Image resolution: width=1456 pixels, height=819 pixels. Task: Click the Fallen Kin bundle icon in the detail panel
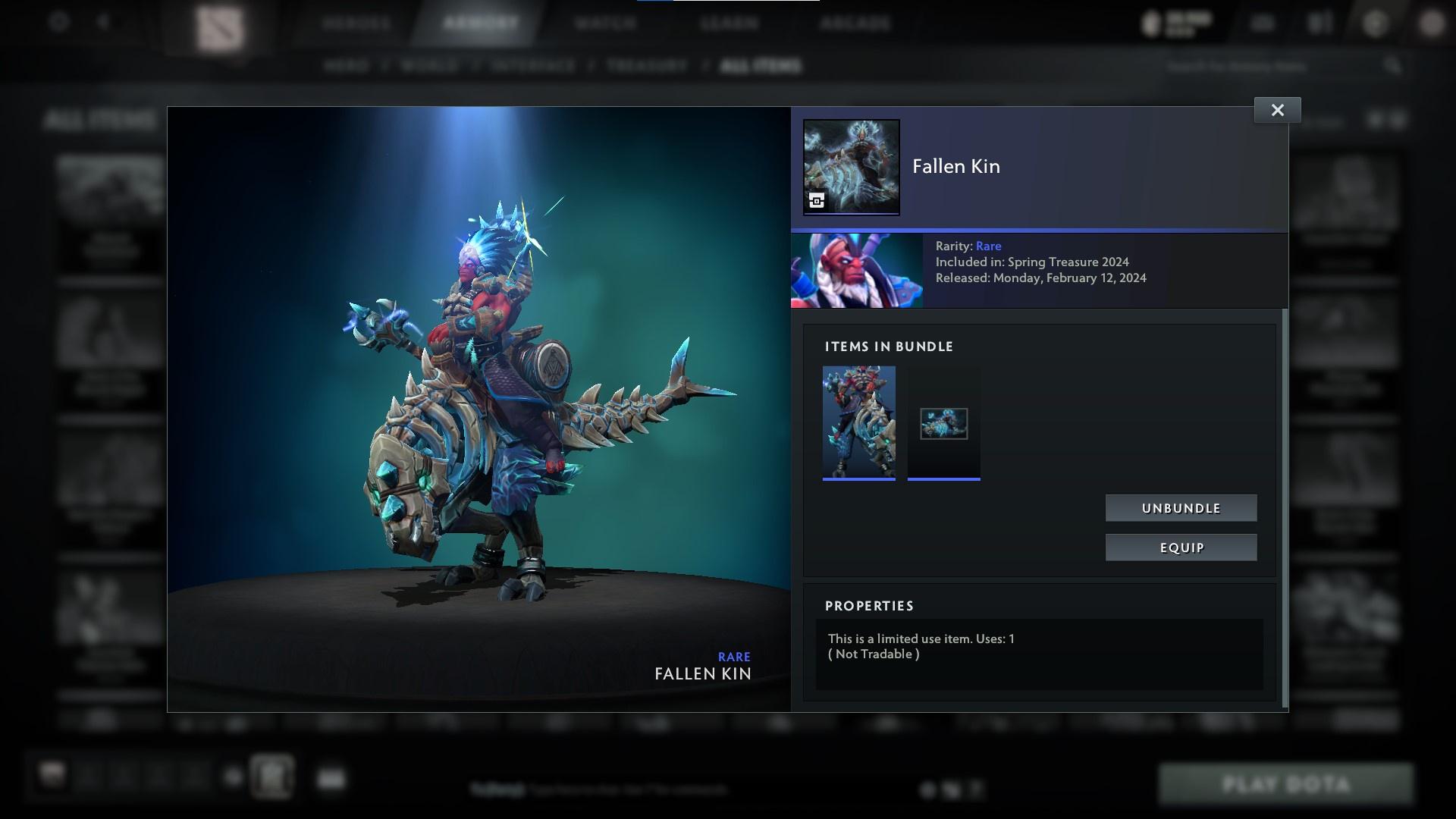click(x=851, y=167)
